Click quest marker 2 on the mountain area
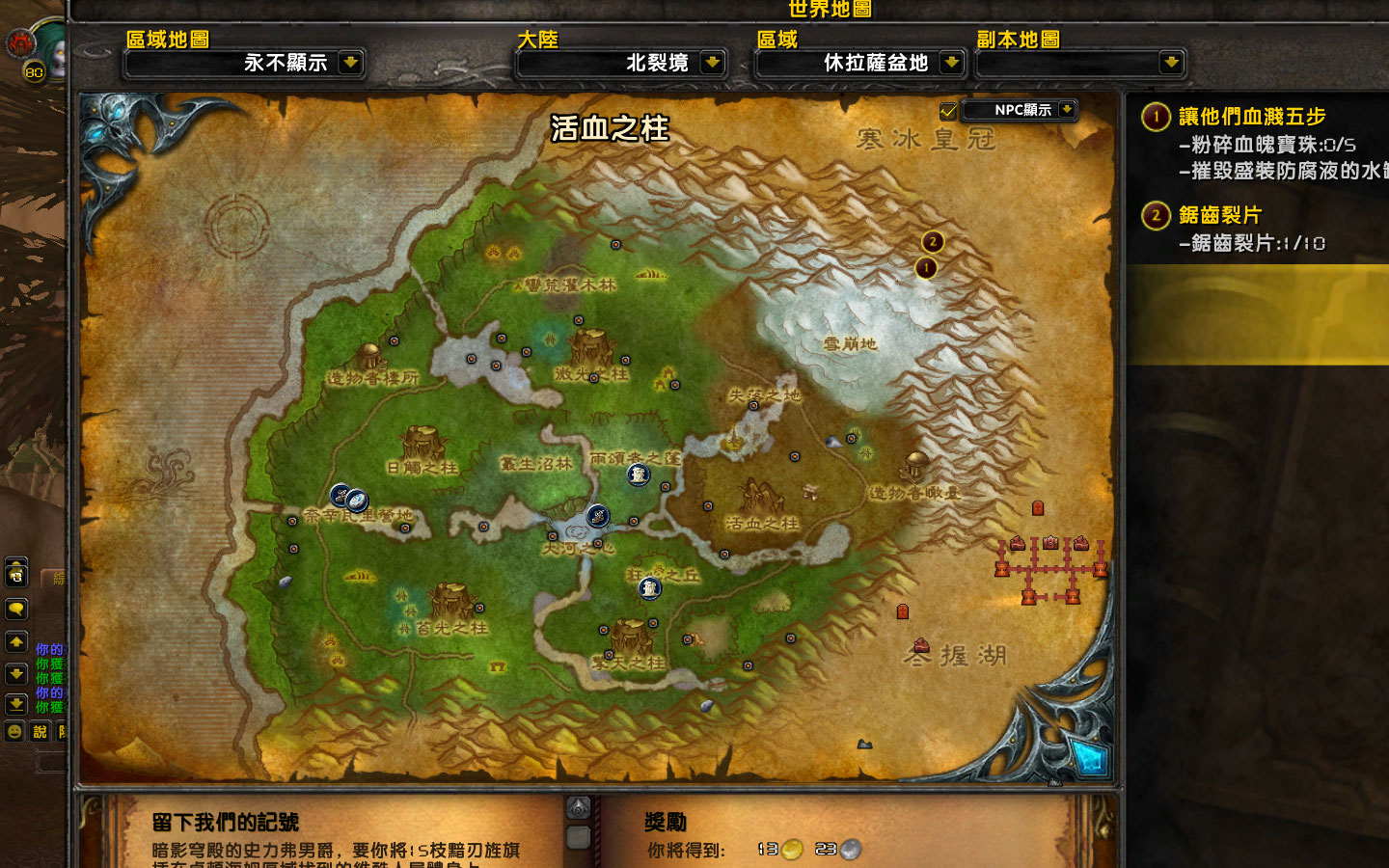 pyautogui.click(x=933, y=242)
